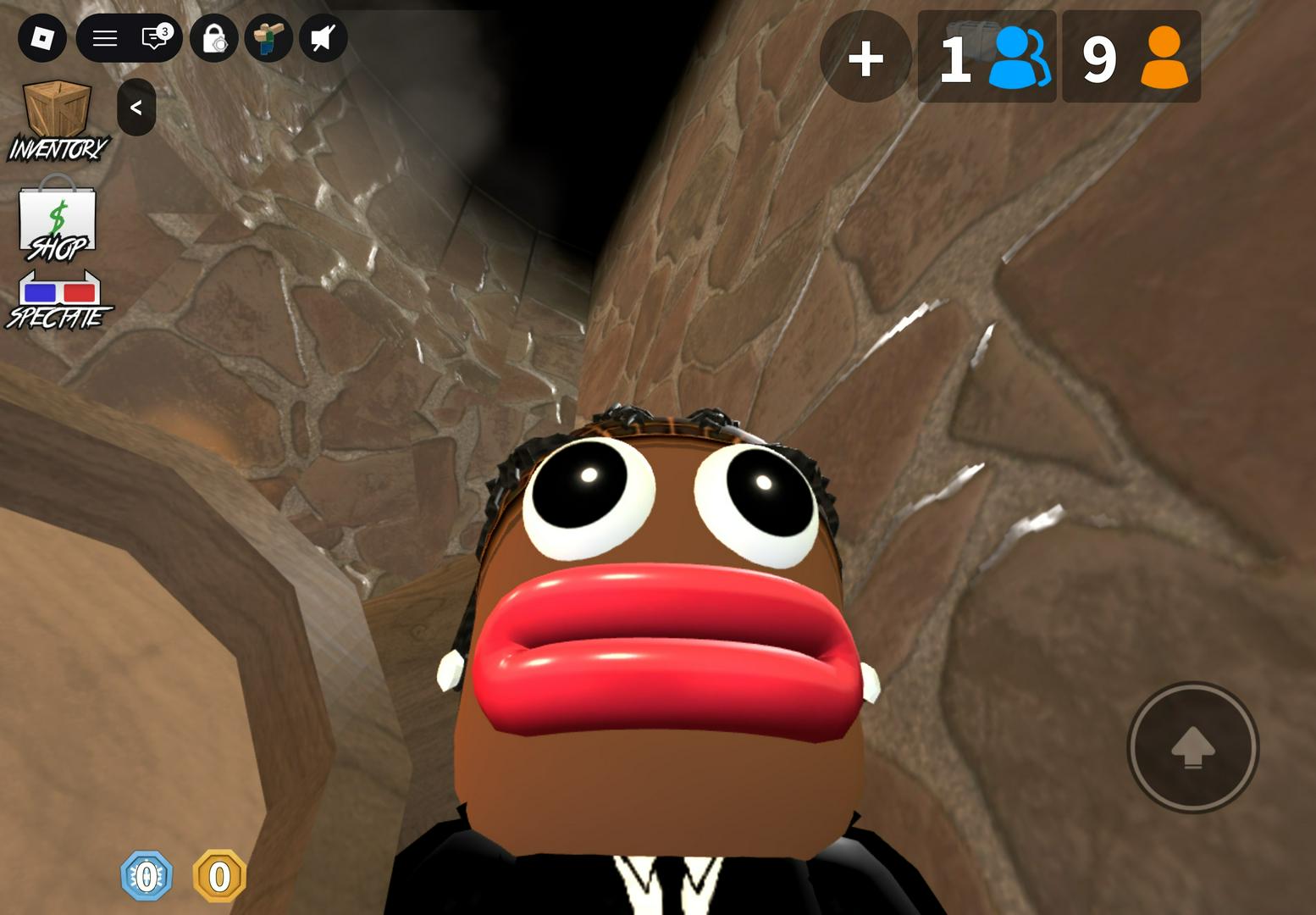Select the orange player count panel
The width and height of the screenshot is (1316, 915).
pyautogui.click(x=1131, y=58)
